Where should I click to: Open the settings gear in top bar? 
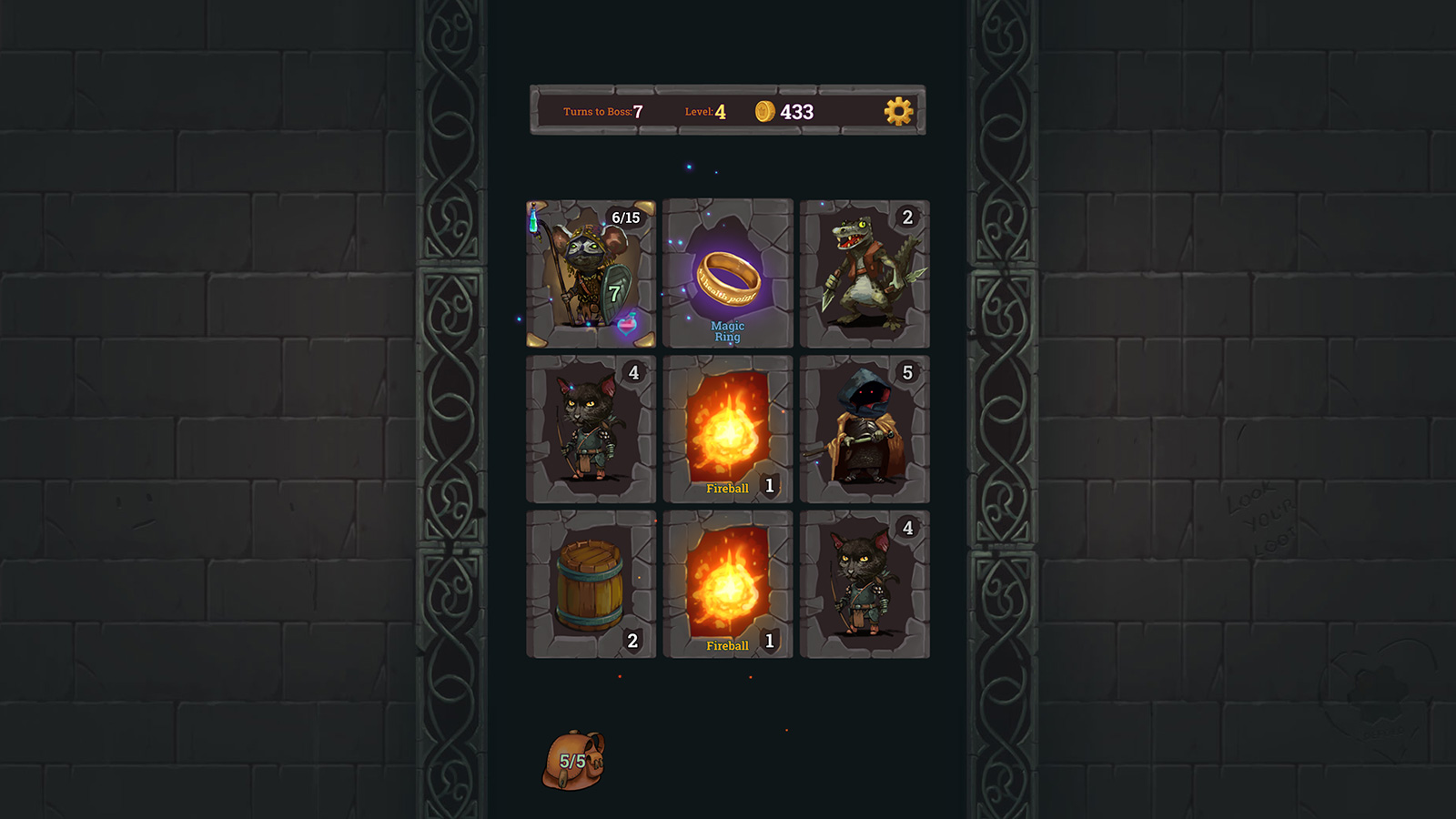(899, 113)
